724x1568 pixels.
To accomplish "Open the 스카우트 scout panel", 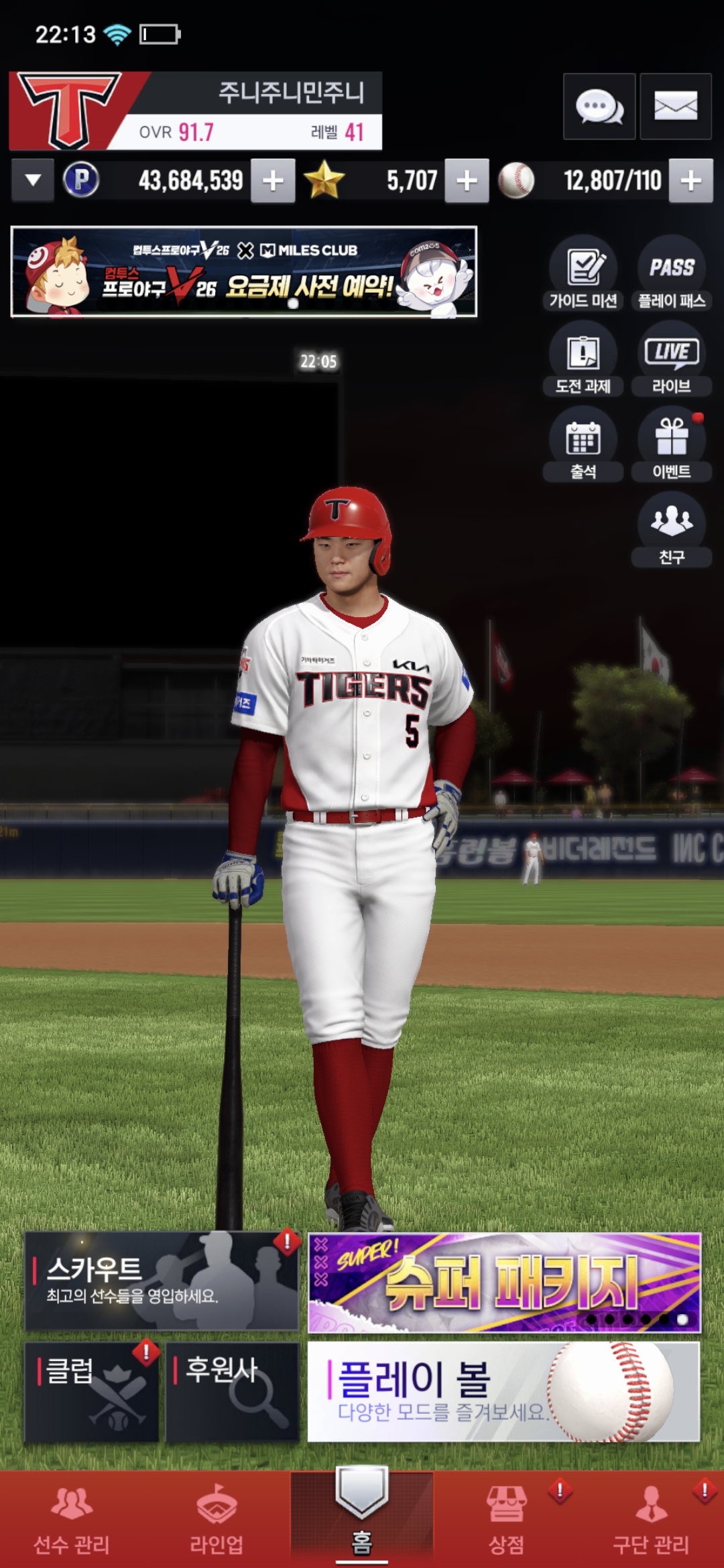I will tap(161, 1281).
